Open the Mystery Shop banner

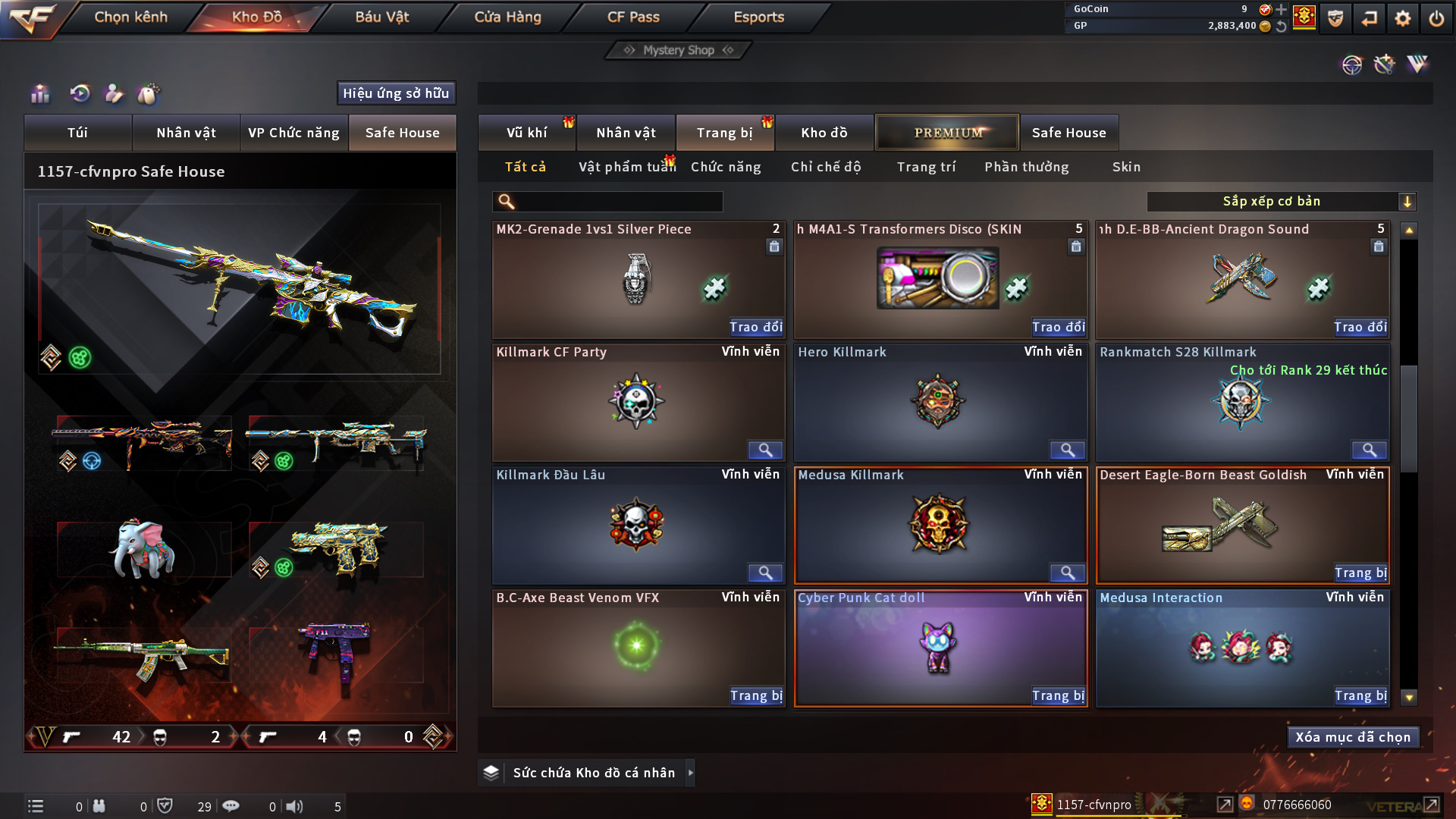(x=679, y=50)
